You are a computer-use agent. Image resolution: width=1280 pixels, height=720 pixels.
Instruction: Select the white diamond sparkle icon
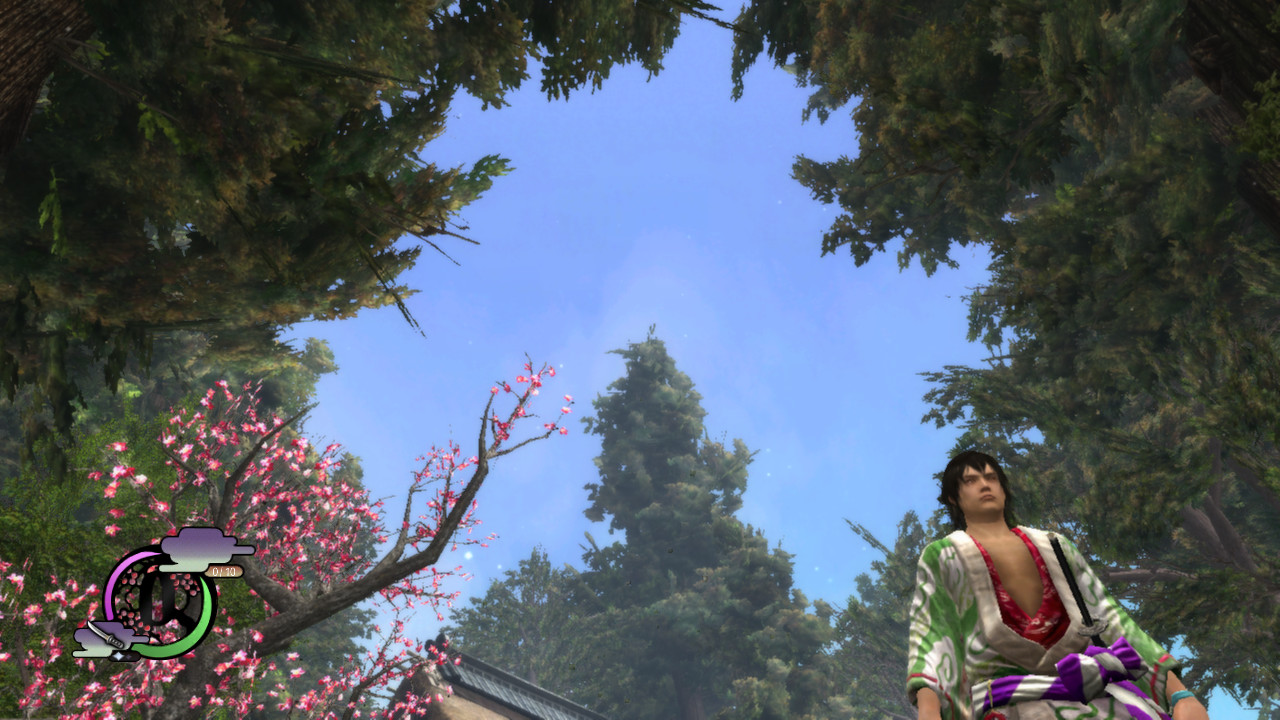[x=119, y=656]
